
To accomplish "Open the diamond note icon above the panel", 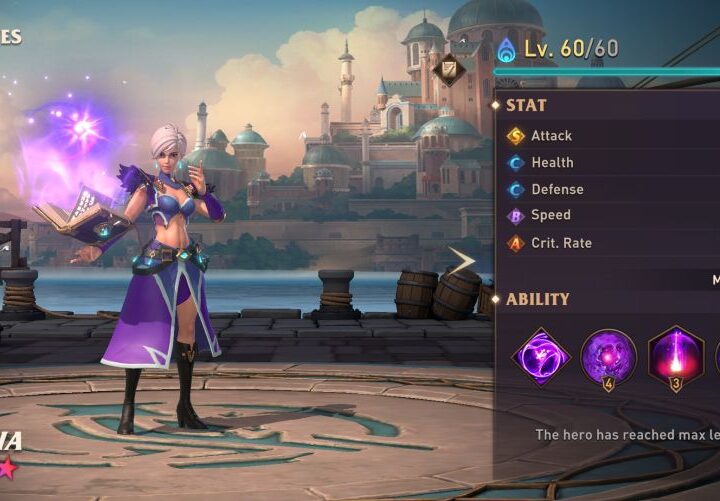I will click(449, 68).
